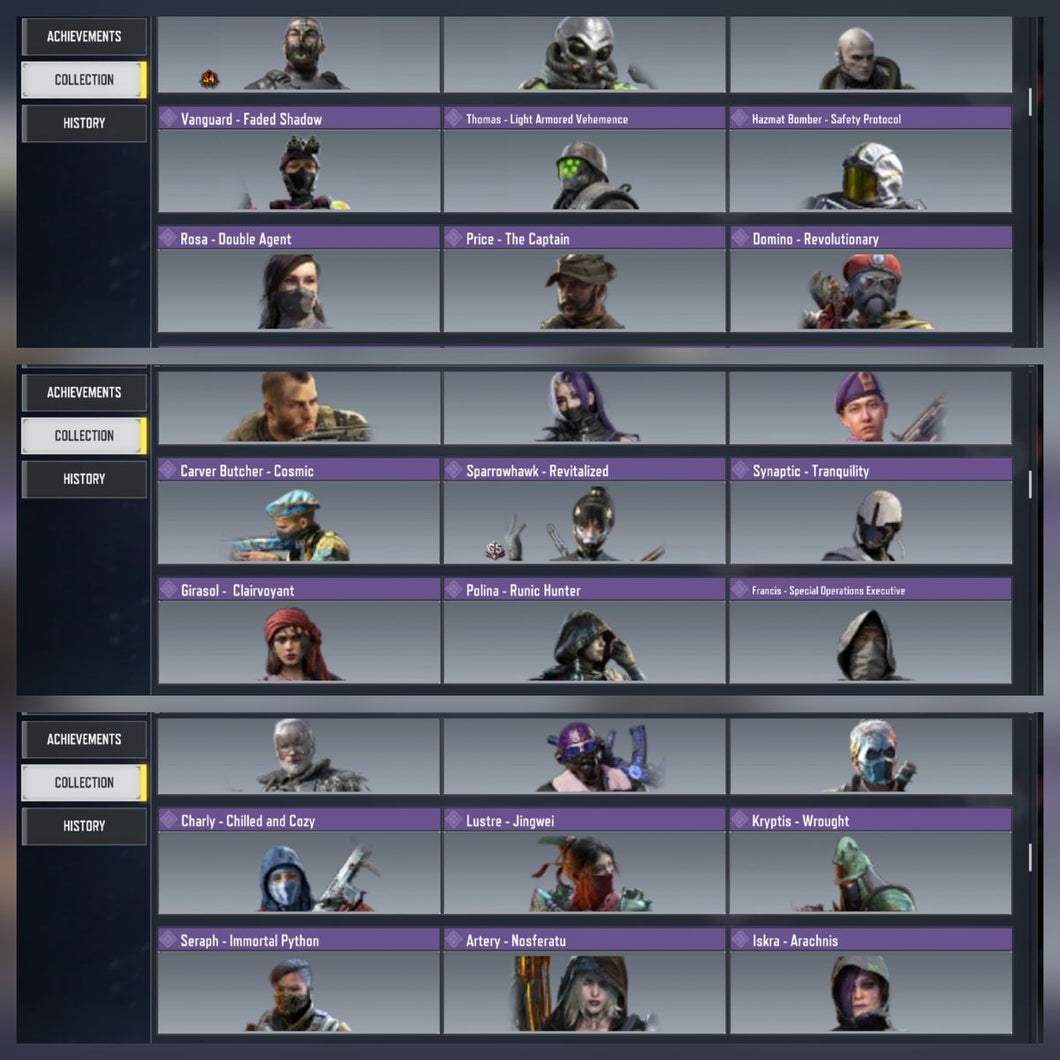Screen dimensions: 1060x1060
Task: Choose the Hazmat Bomber - Safety Protocol skin
Action: click(x=870, y=170)
